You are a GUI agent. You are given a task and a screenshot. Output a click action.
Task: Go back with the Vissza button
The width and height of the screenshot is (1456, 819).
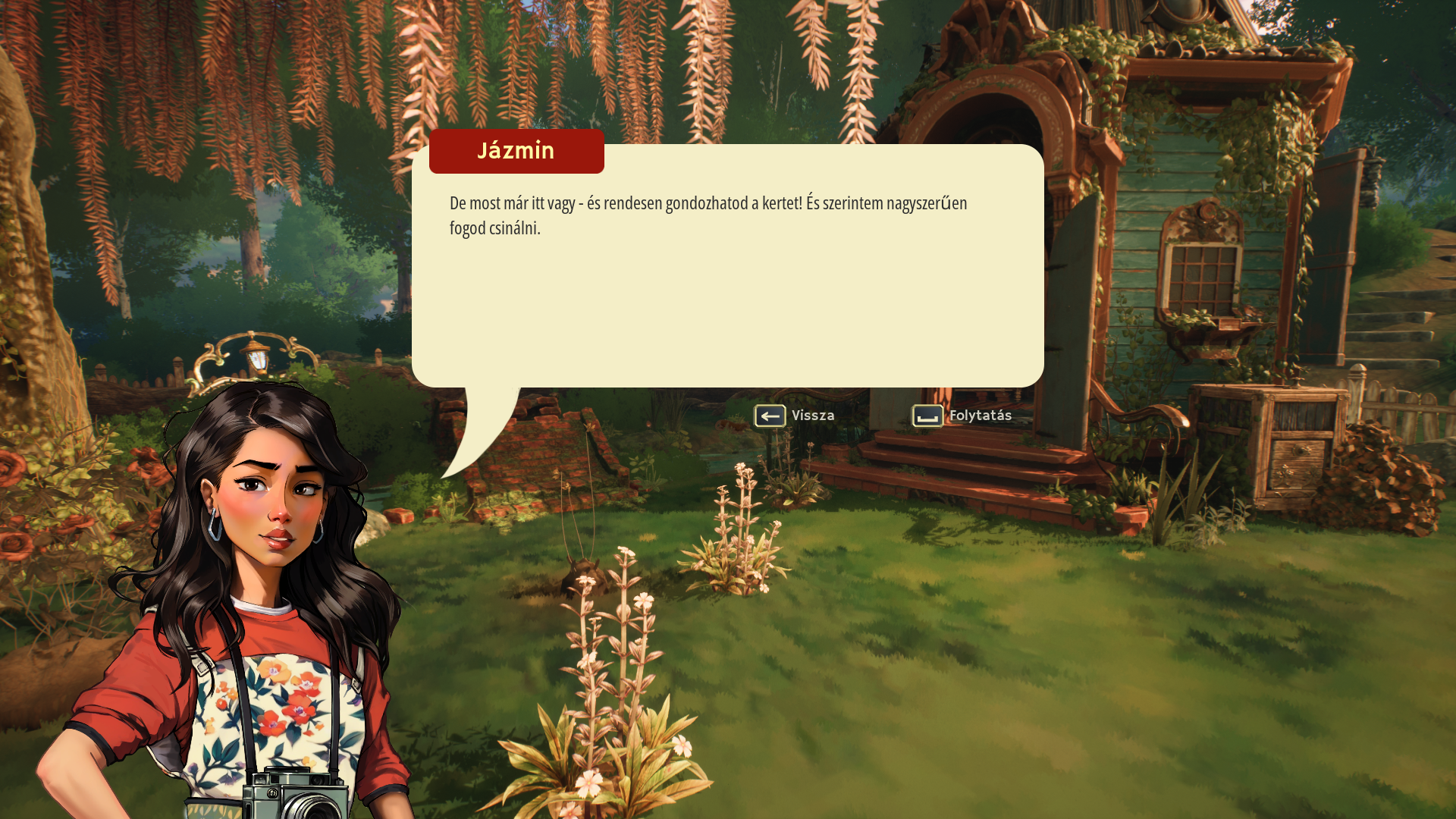tap(794, 416)
